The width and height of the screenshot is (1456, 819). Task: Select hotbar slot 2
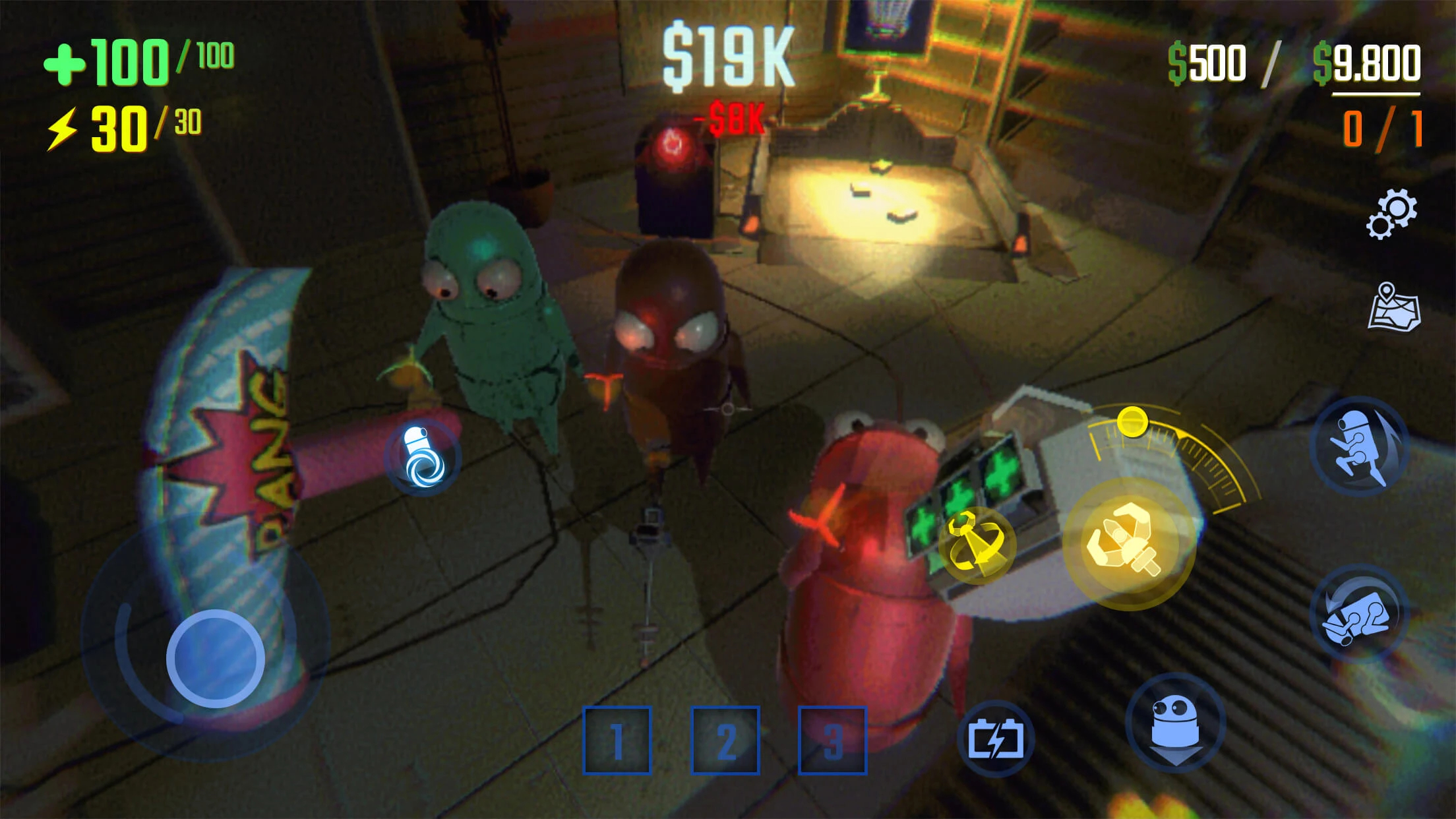(x=725, y=740)
